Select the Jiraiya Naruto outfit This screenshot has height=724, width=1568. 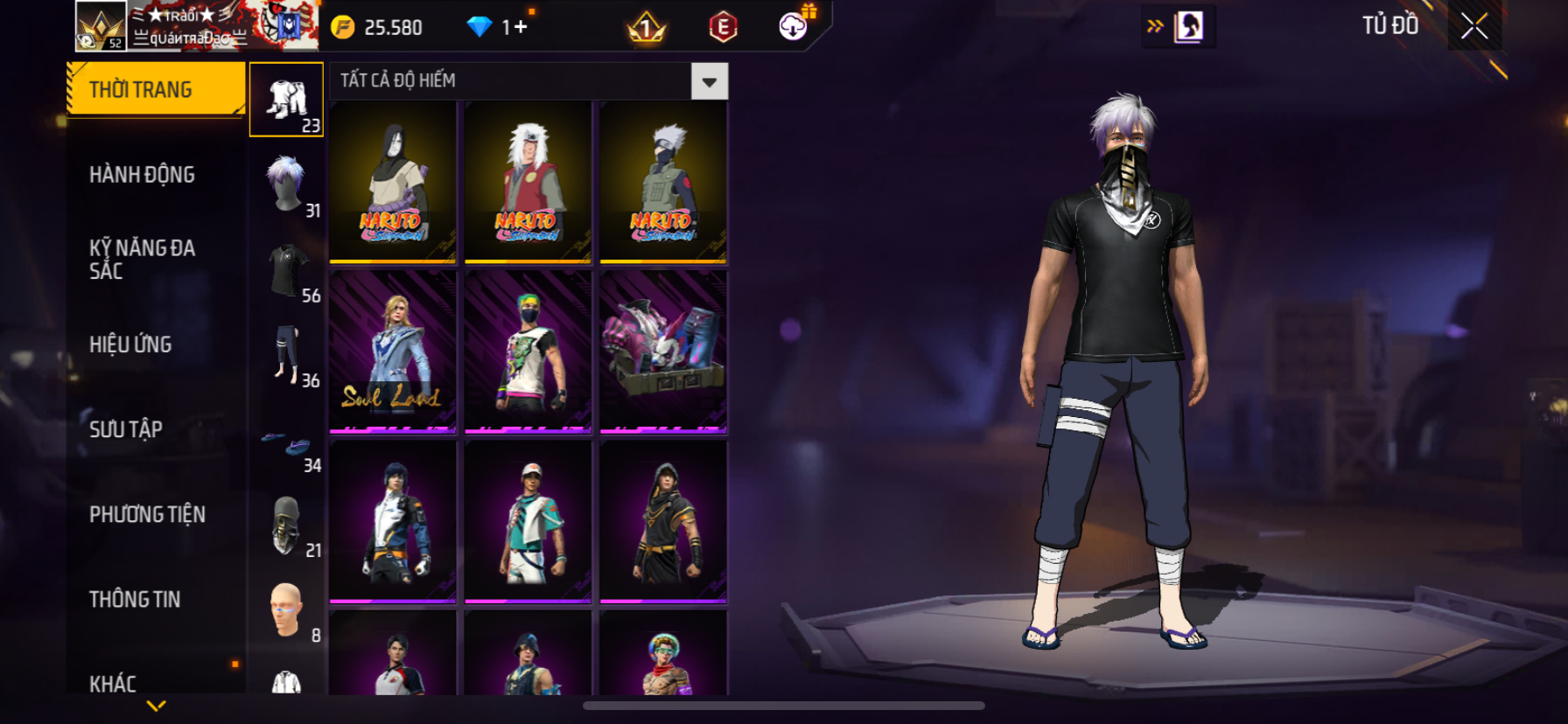click(x=528, y=182)
